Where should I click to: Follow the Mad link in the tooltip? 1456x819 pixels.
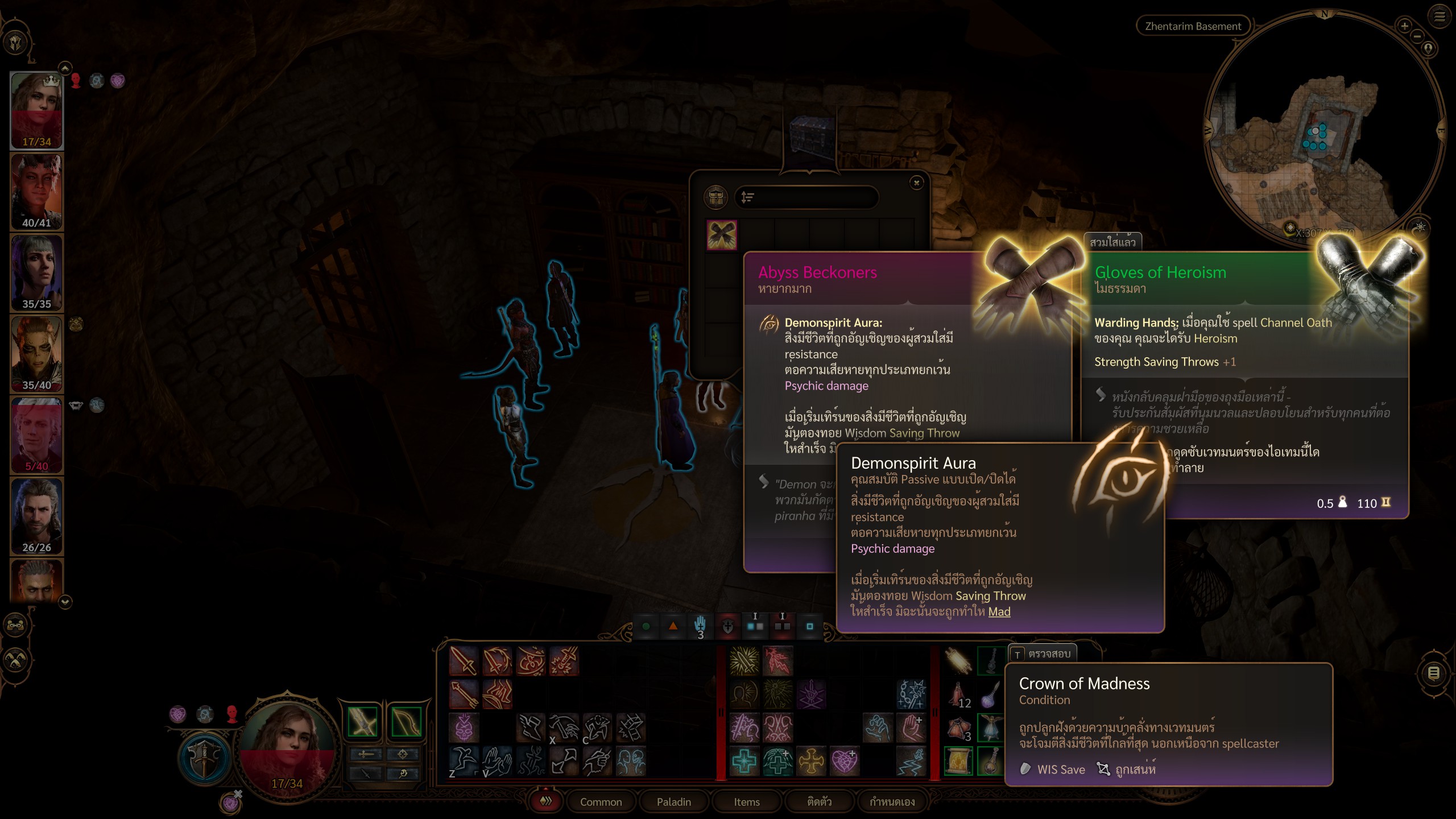click(999, 612)
